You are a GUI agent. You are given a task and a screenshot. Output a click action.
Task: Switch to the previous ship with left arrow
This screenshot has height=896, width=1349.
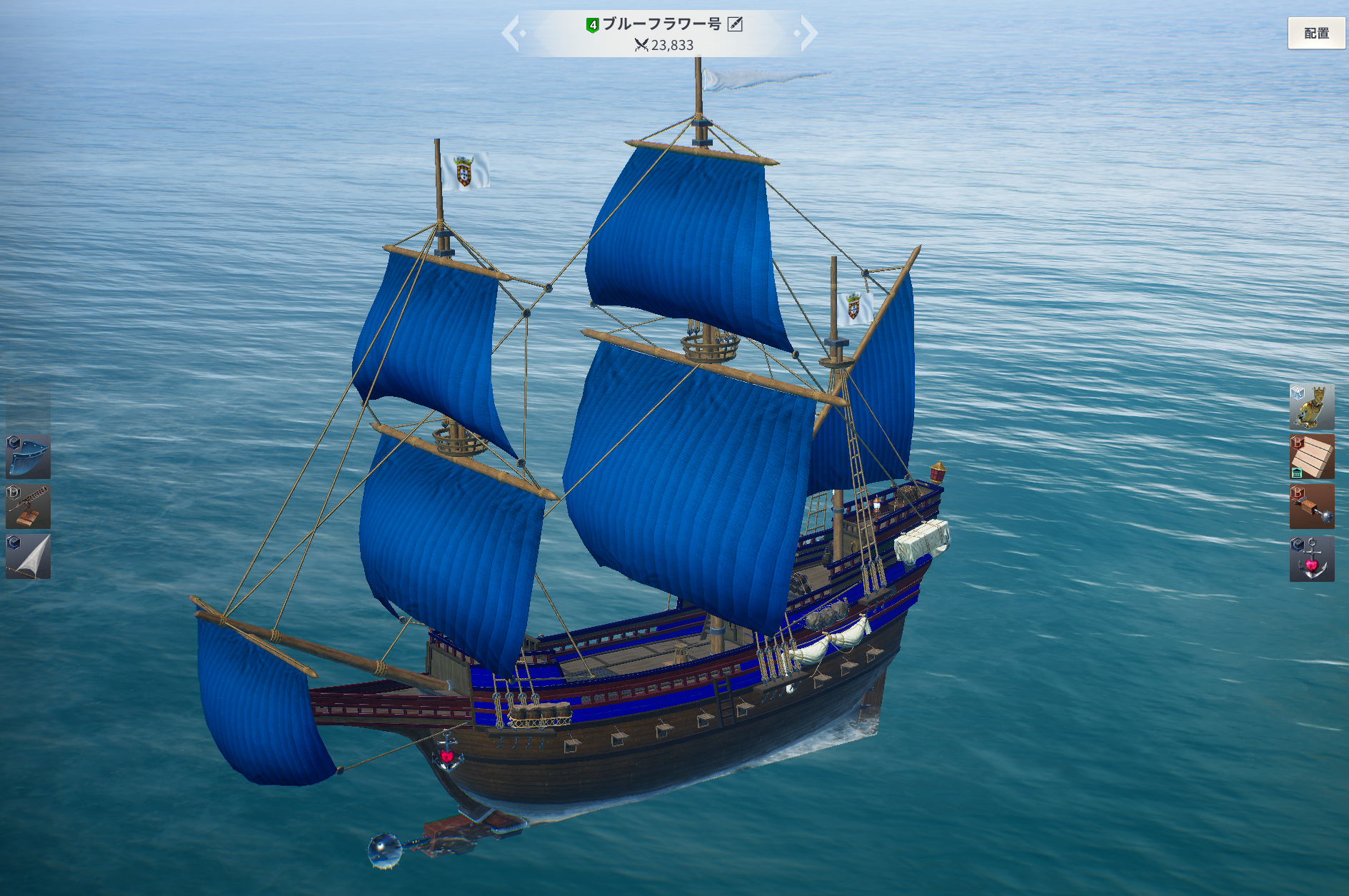tap(512, 33)
